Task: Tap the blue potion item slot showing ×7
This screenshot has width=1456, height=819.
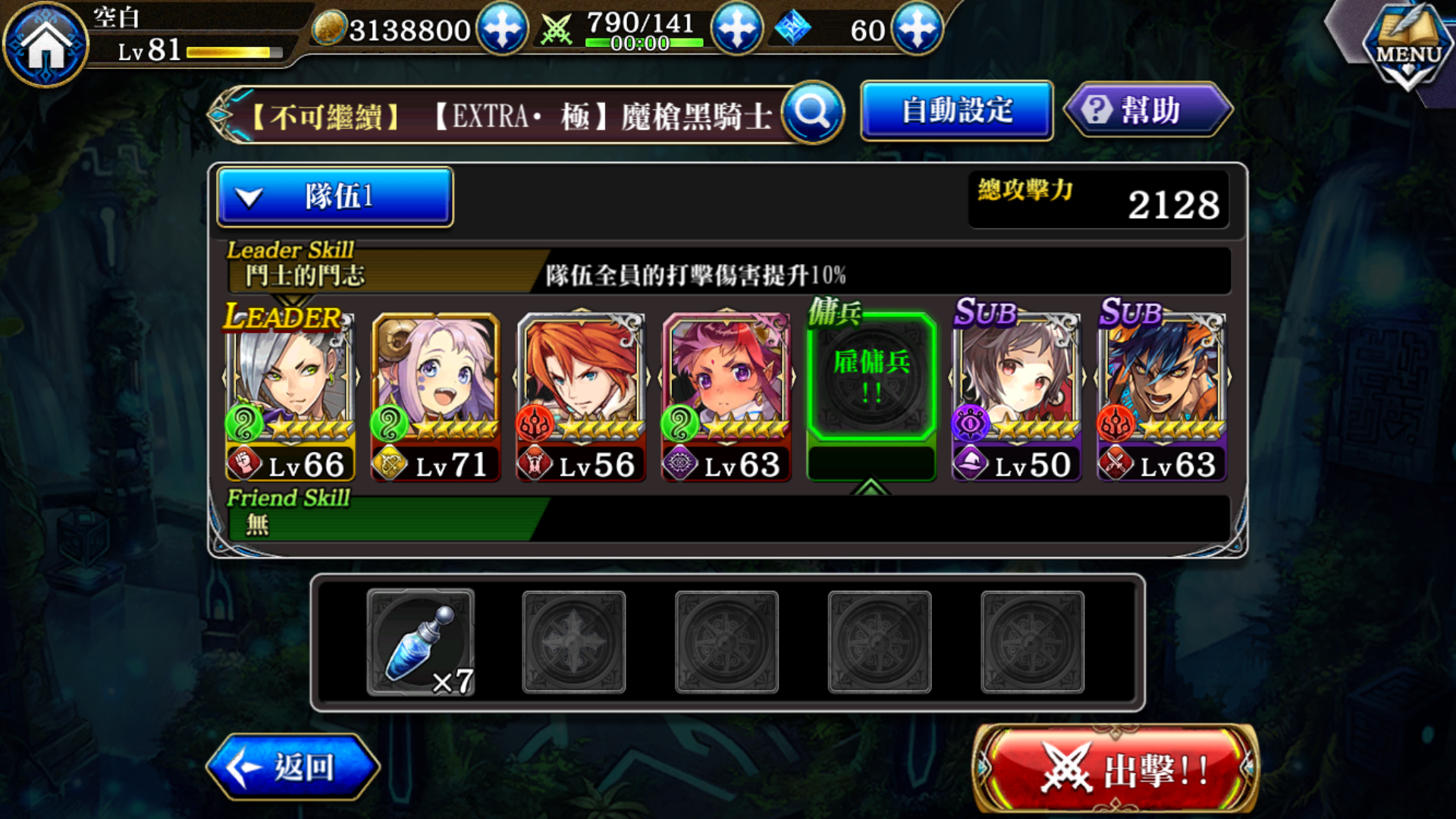Action: coord(421,641)
